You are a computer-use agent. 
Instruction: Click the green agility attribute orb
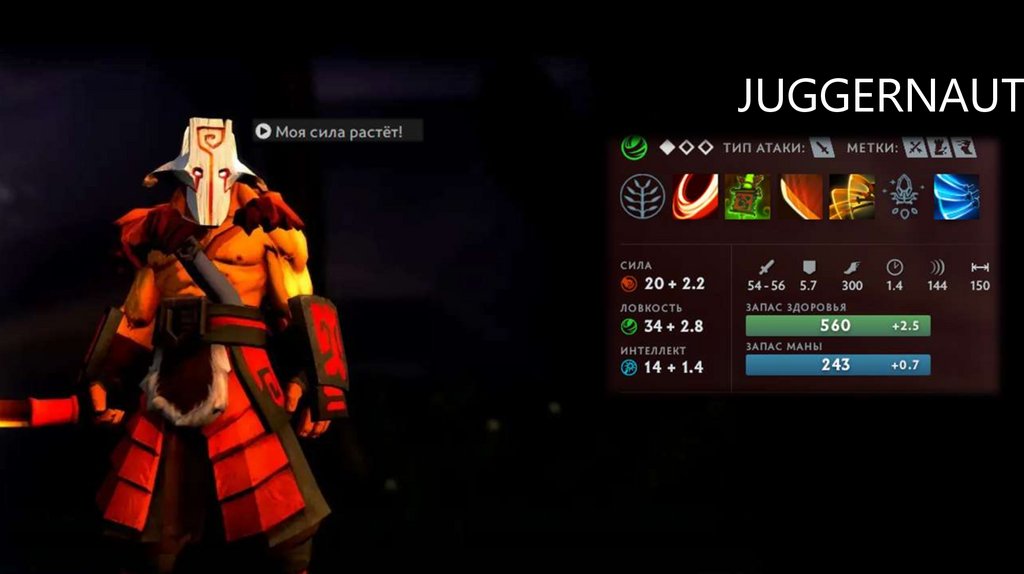click(x=633, y=148)
